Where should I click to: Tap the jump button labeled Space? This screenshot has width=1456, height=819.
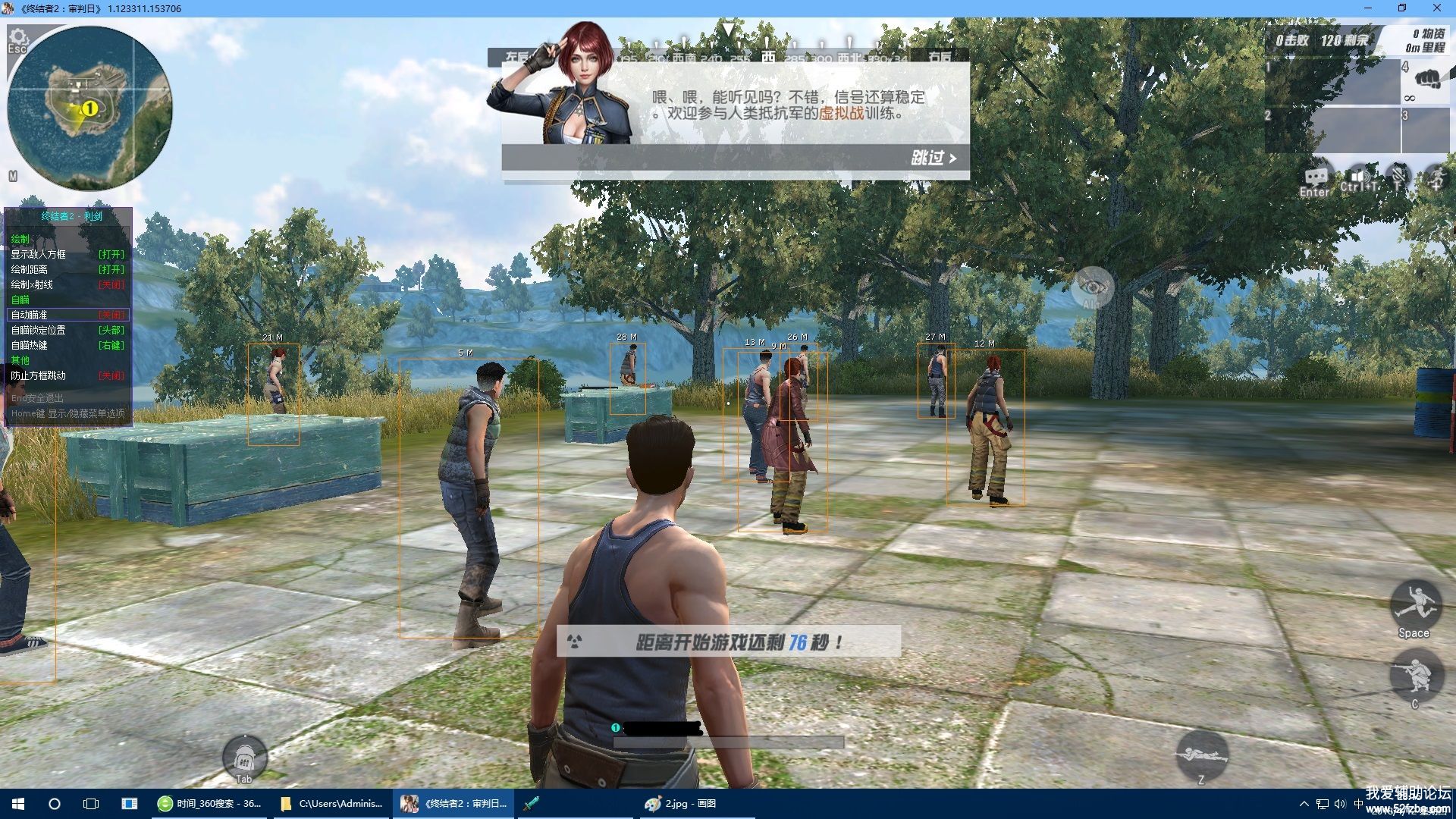point(1414,605)
